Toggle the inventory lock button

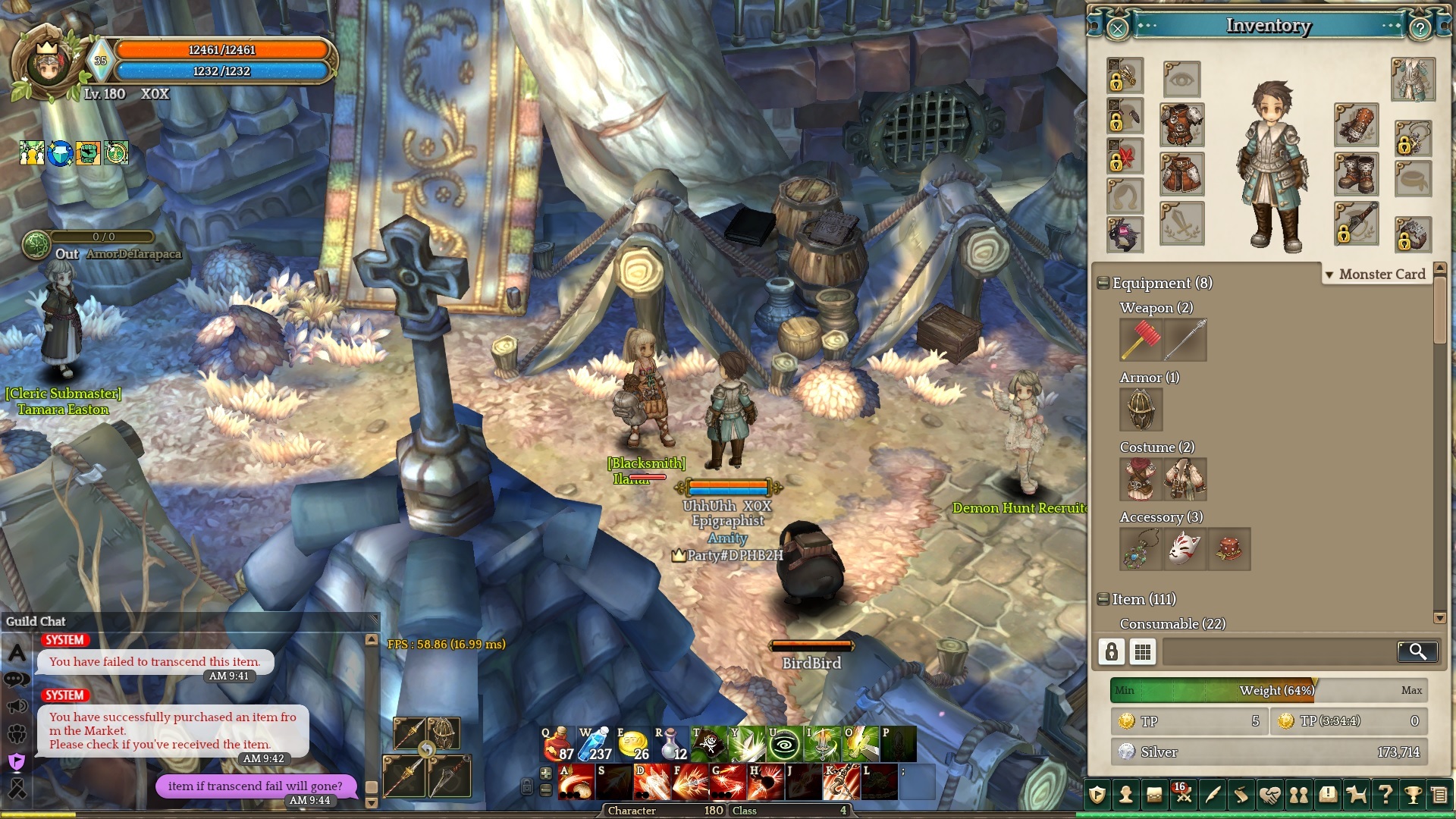click(x=1112, y=651)
